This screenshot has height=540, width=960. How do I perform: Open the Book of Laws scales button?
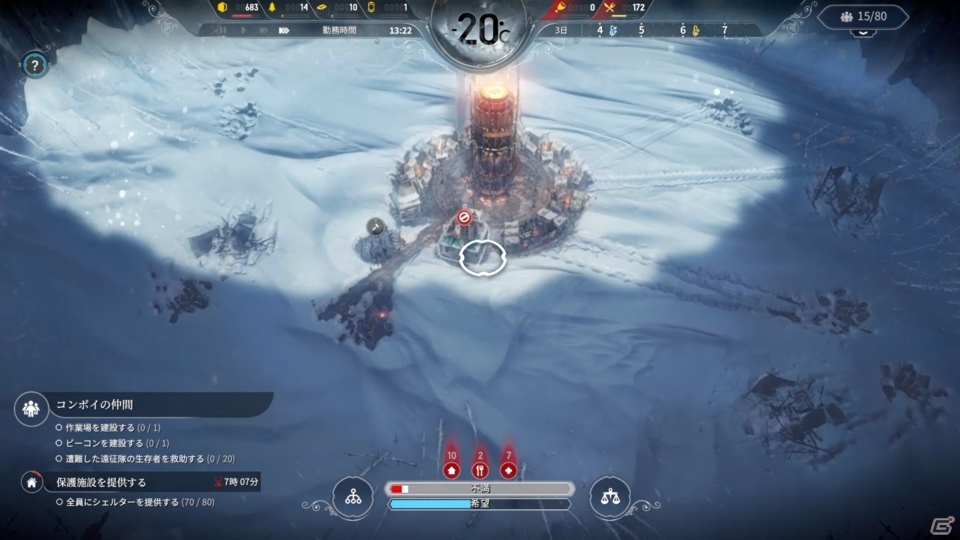point(610,497)
